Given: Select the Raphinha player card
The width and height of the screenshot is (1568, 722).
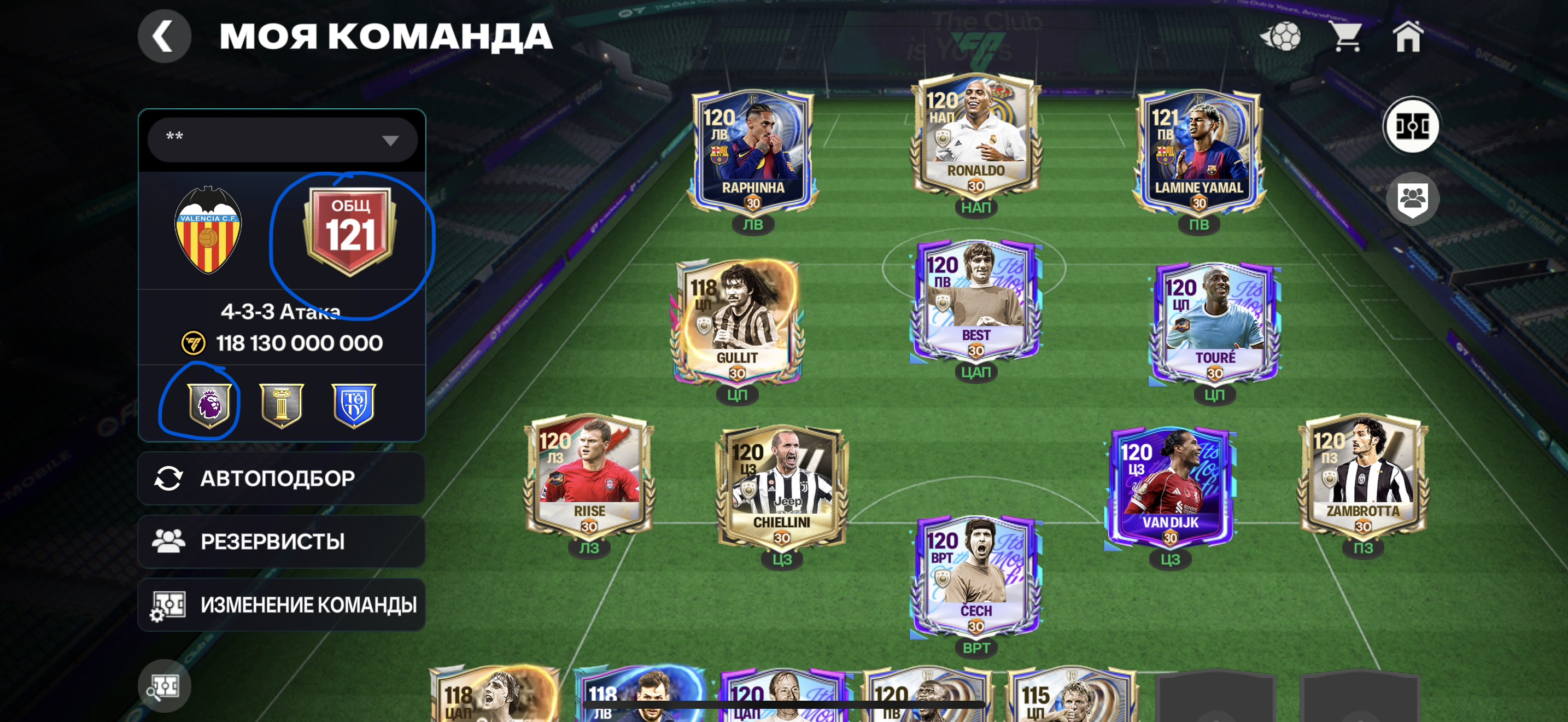Looking at the screenshot, I should pyautogui.click(x=753, y=152).
